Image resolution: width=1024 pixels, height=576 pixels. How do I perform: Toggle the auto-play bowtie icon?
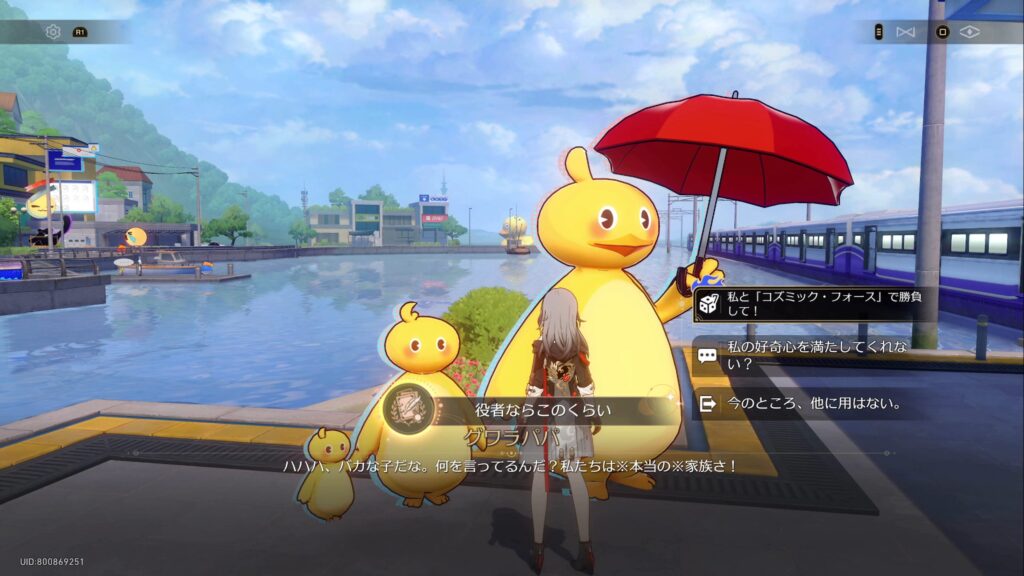[906, 32]
